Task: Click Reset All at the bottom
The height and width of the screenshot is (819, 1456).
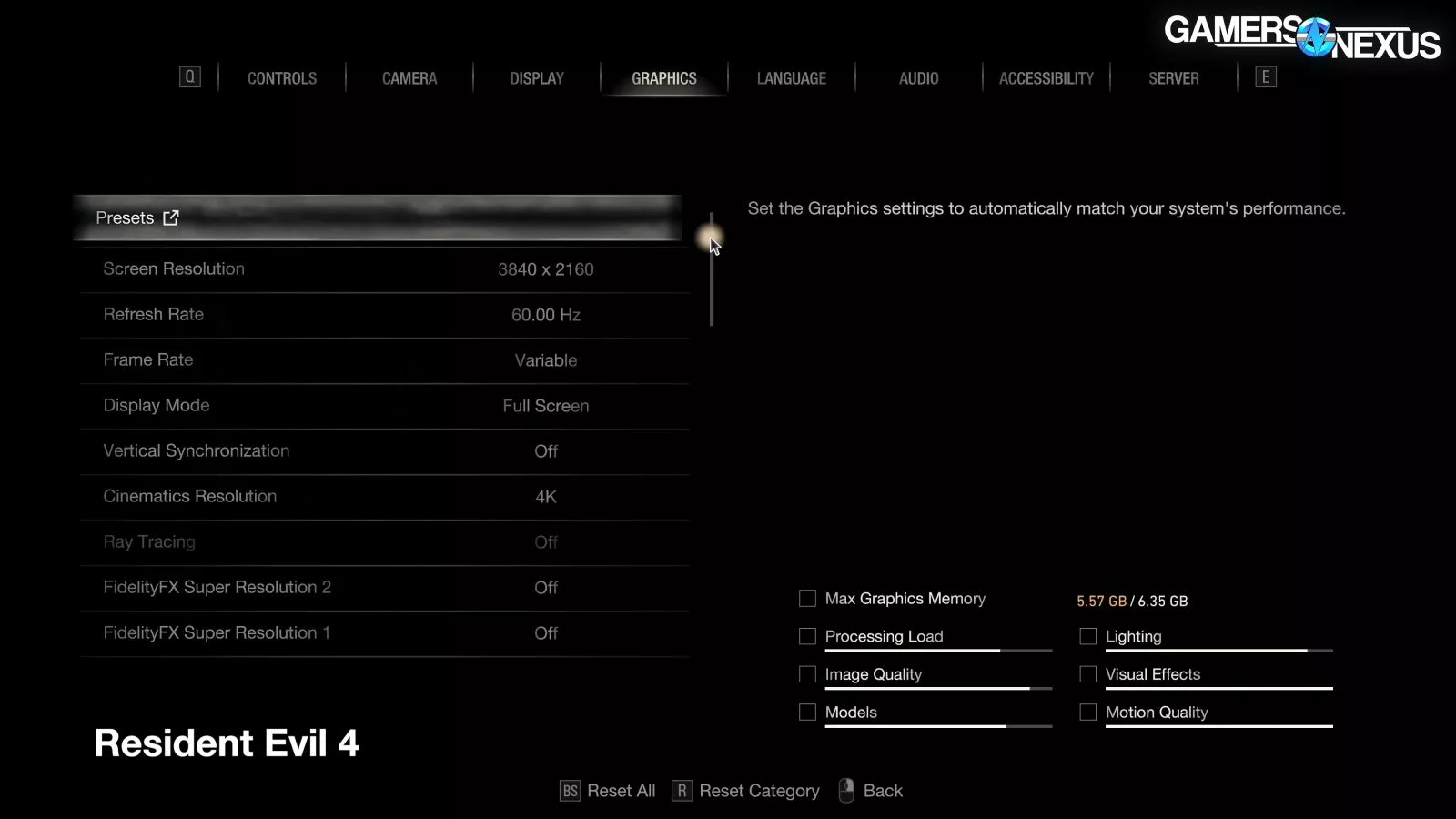Action: pos(608,791)
